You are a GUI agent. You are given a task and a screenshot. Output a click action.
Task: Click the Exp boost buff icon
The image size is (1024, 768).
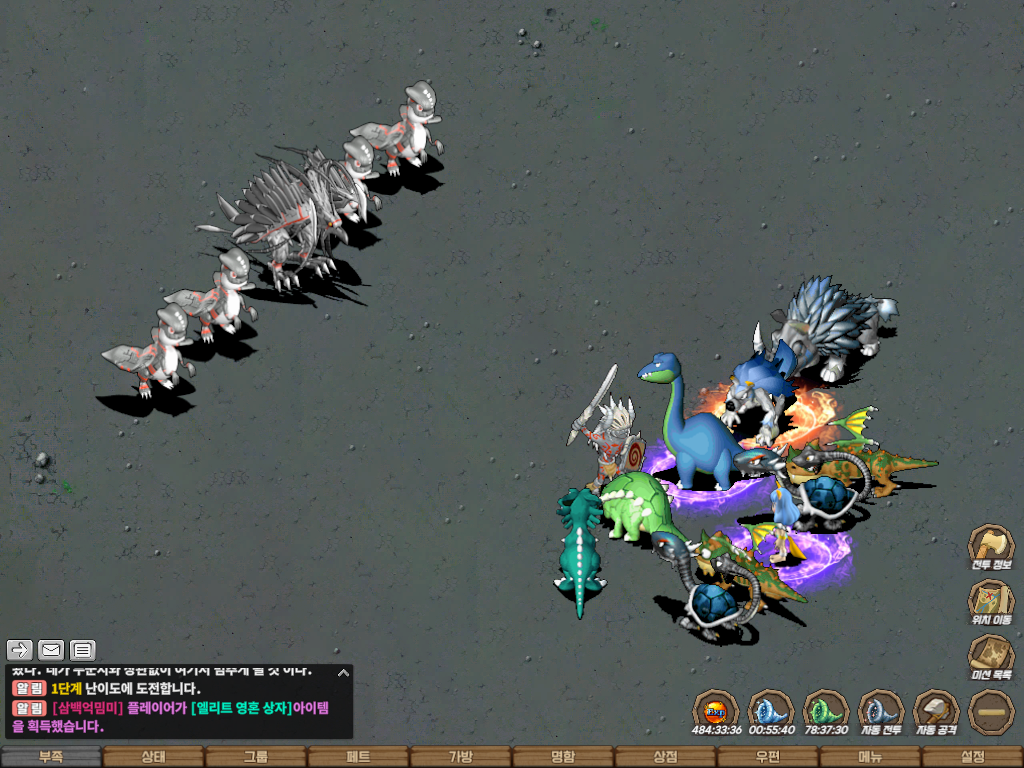pyautogui.click(x=716, y=711)
